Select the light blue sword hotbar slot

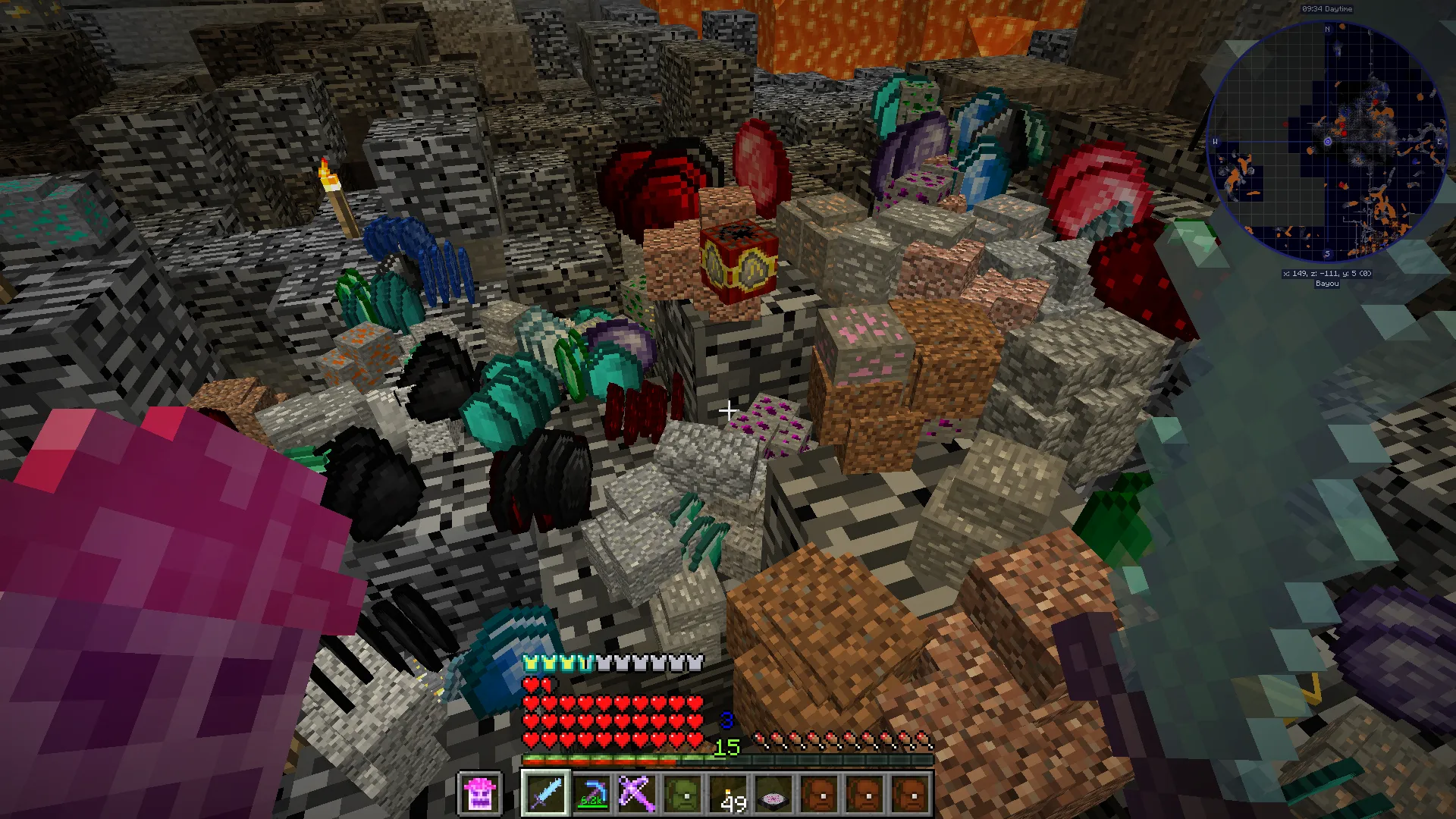pyautogui.click(x=545, y=794)
